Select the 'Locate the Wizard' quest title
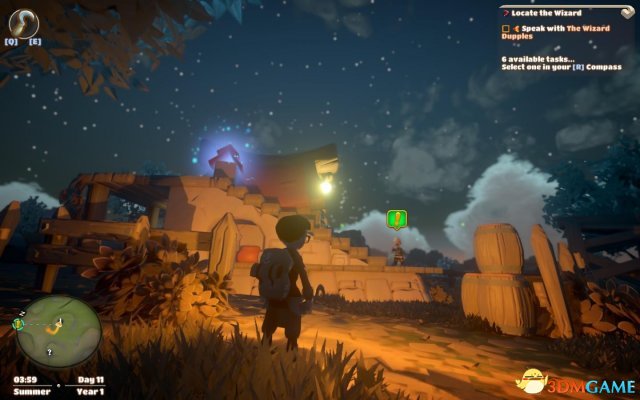This screenshot has width=640, height=400. pyautogui.click(x=545, y=11)
